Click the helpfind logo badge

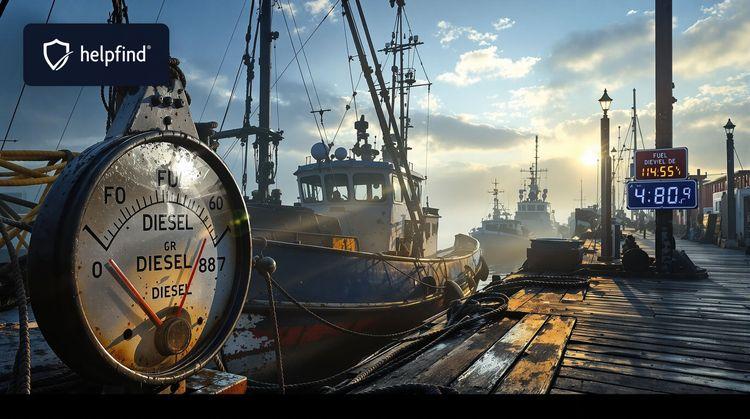pos(96,54)
